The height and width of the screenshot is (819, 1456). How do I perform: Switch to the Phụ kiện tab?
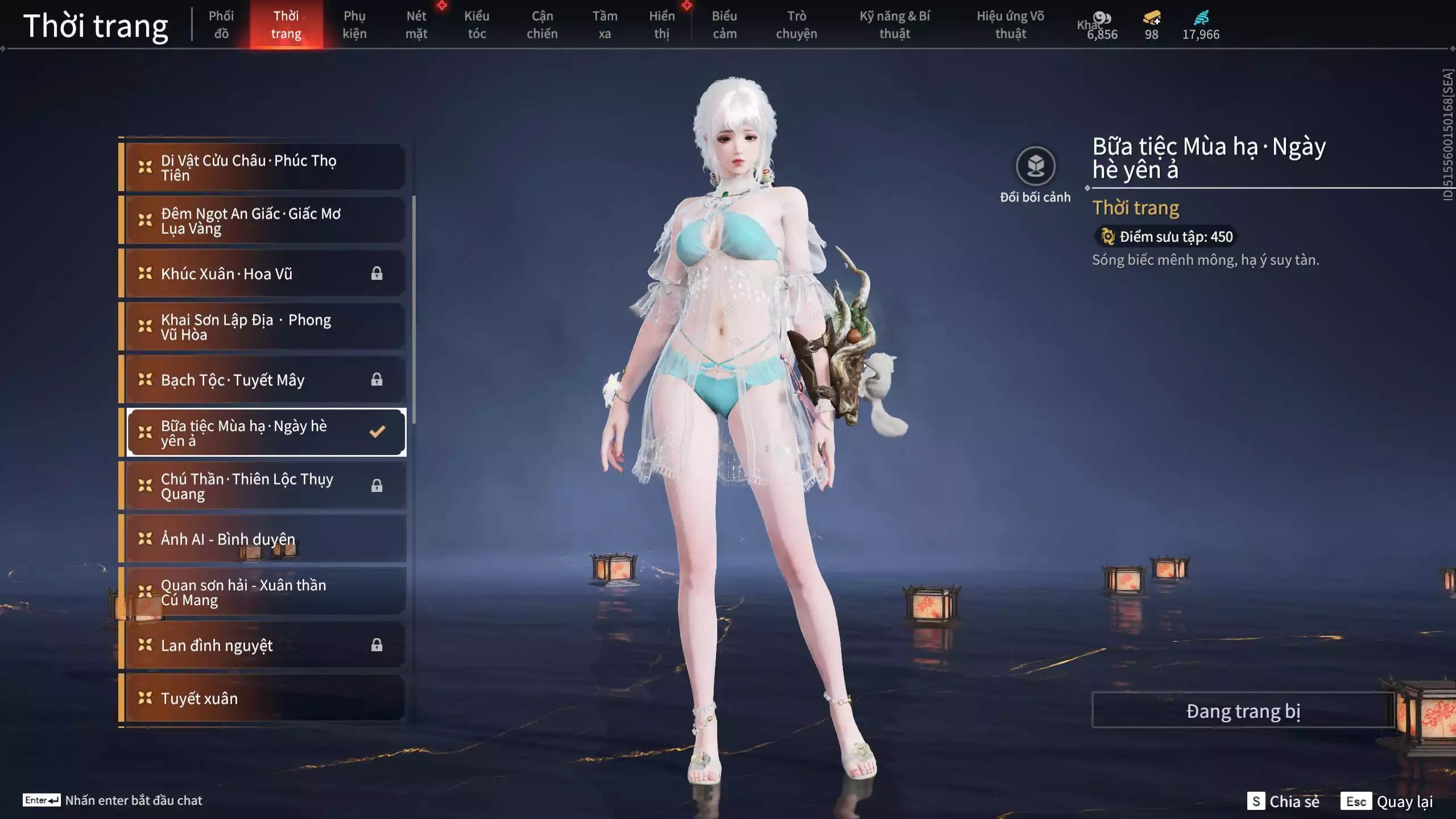[354, 24]
